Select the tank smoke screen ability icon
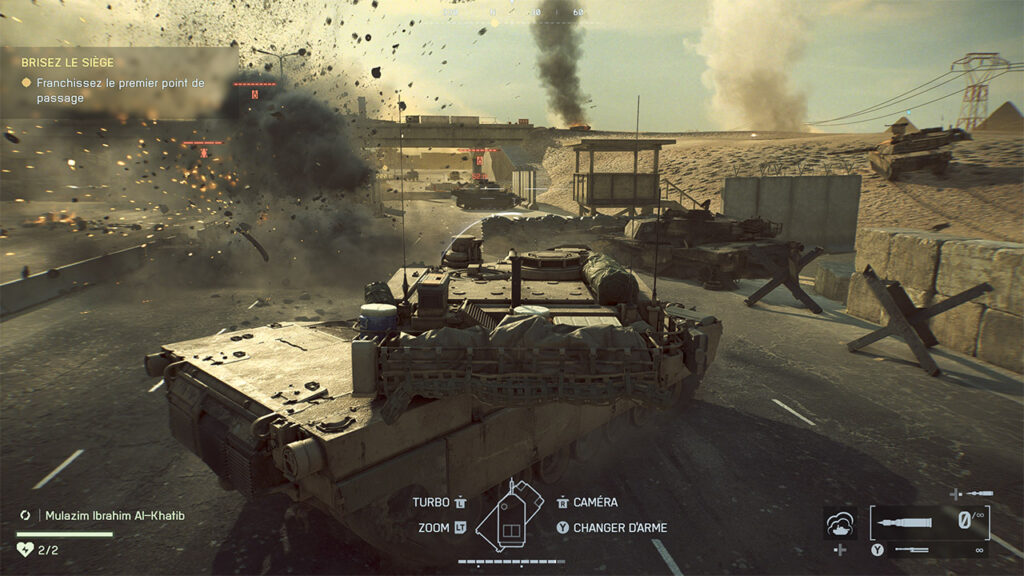 tap(840, 523)
